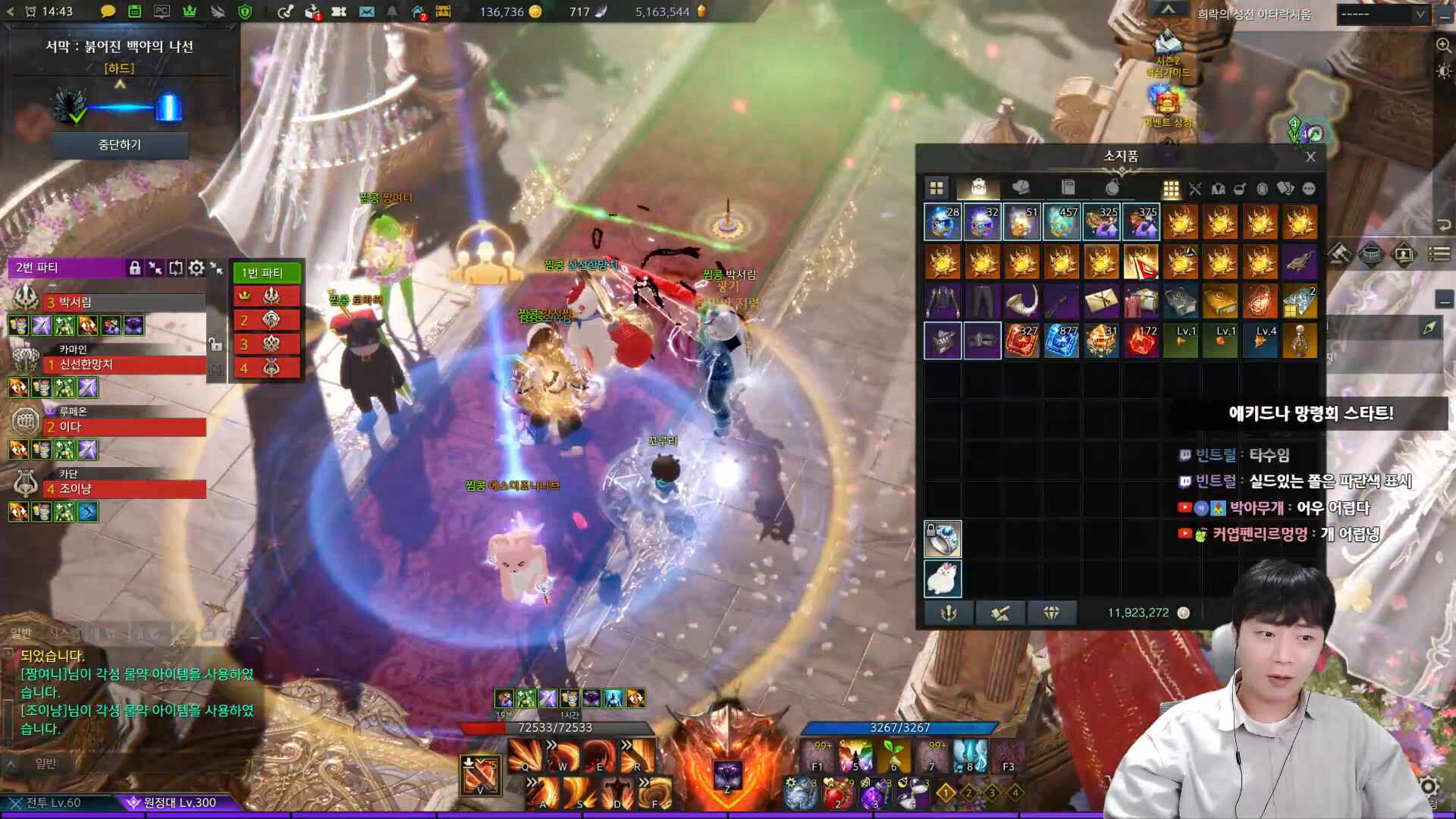Screen dimensions: 1456x819
Task: Open the 이벤트 상점 event shop icon
Action: point(1167,105)
